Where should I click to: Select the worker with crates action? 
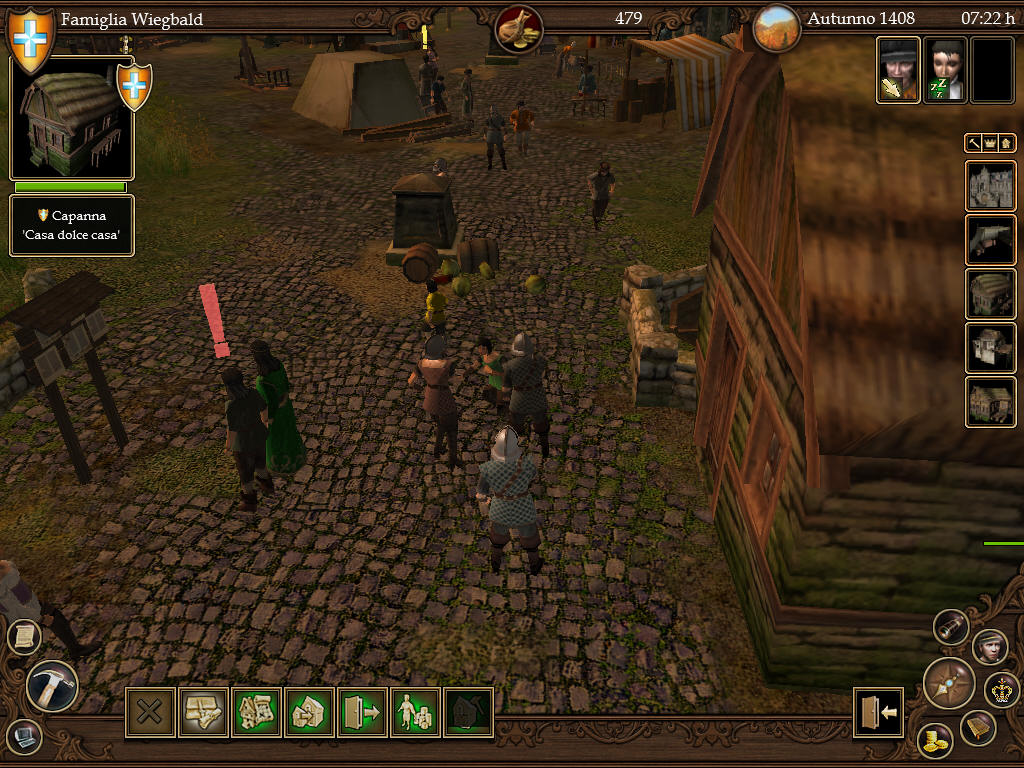pos(415,713)
